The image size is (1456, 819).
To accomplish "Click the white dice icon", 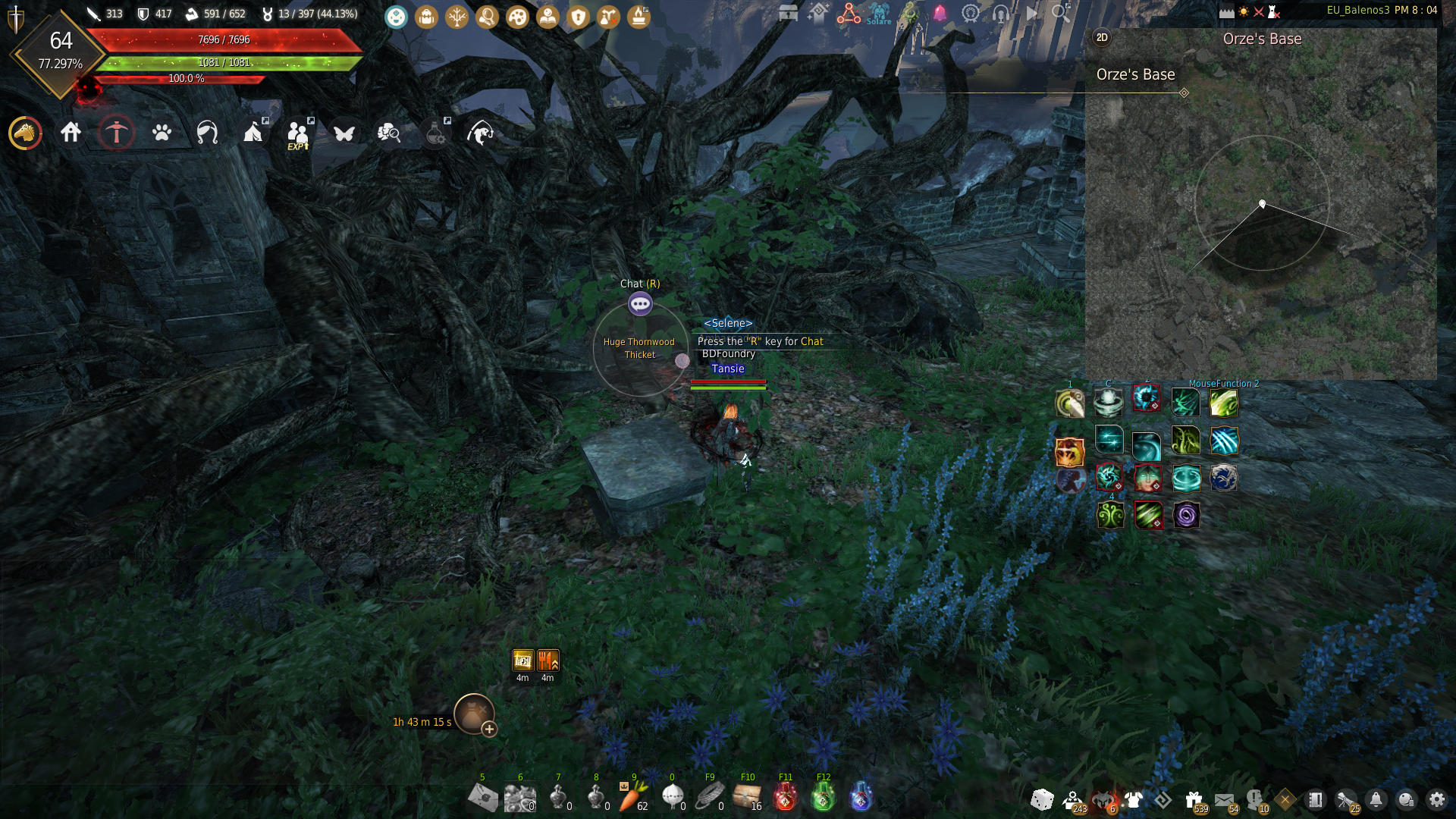I will pos(1042,799).
